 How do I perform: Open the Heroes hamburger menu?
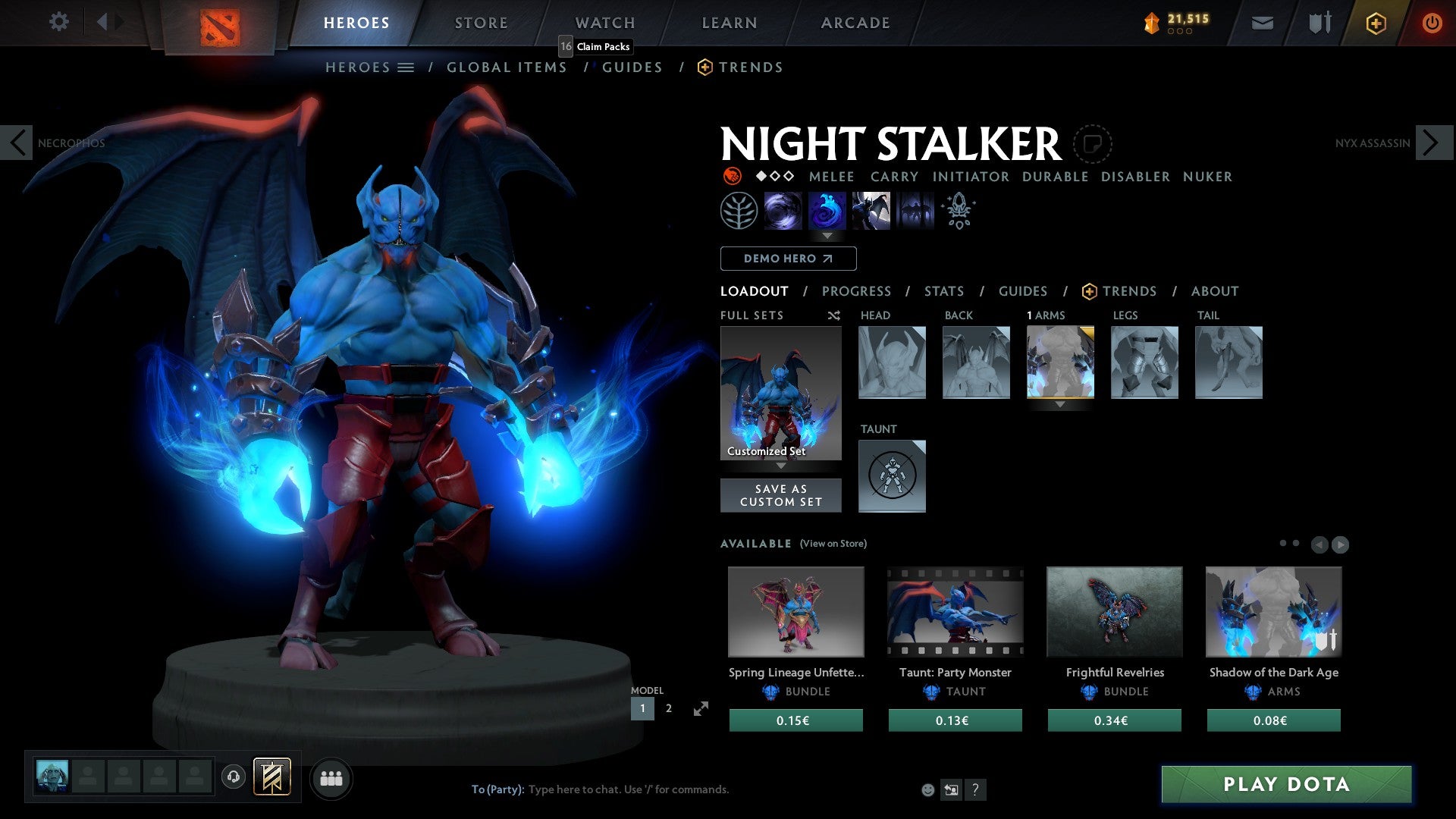pos(406,67)
